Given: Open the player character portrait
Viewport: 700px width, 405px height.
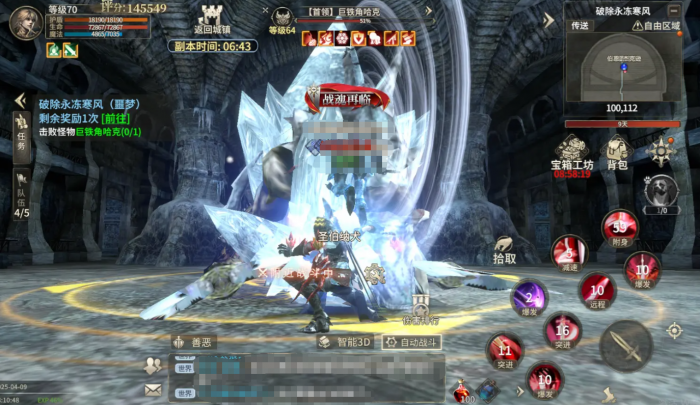Looking at the screenshot, I should 24,22.
